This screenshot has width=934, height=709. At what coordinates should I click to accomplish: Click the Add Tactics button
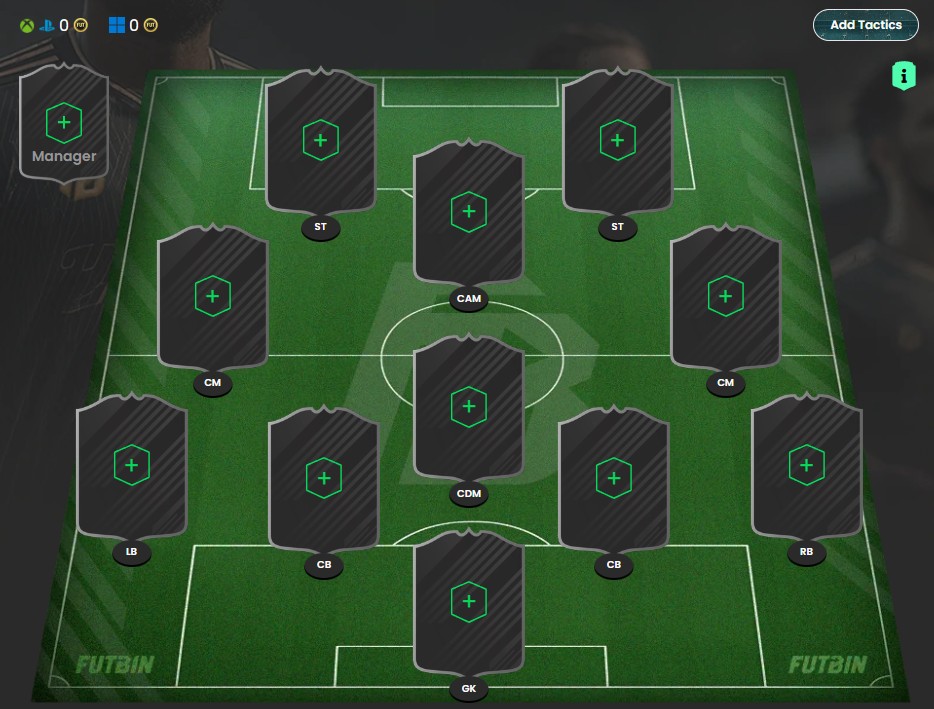865,25
